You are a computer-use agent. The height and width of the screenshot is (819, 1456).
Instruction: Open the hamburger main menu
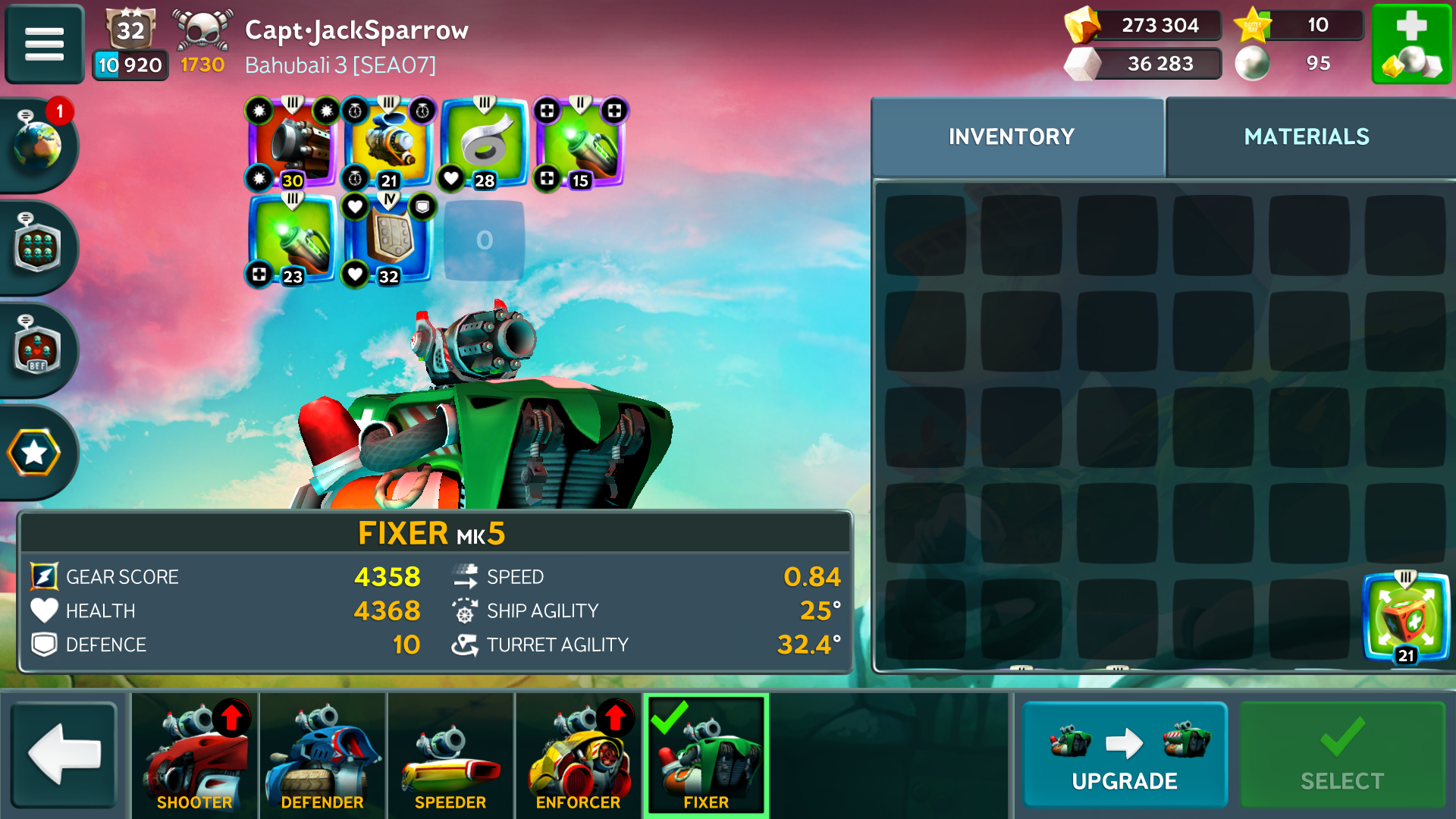click(x=44, y=44)
